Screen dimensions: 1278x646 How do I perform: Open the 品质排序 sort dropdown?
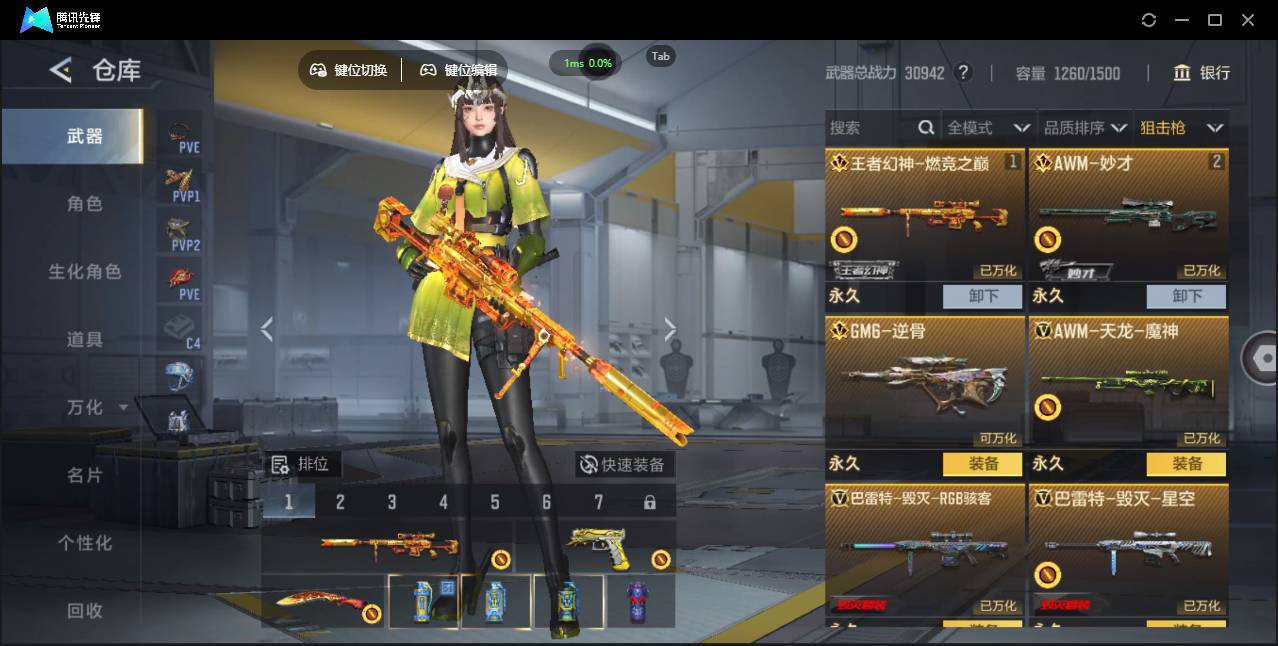(x=1085, y=128)
